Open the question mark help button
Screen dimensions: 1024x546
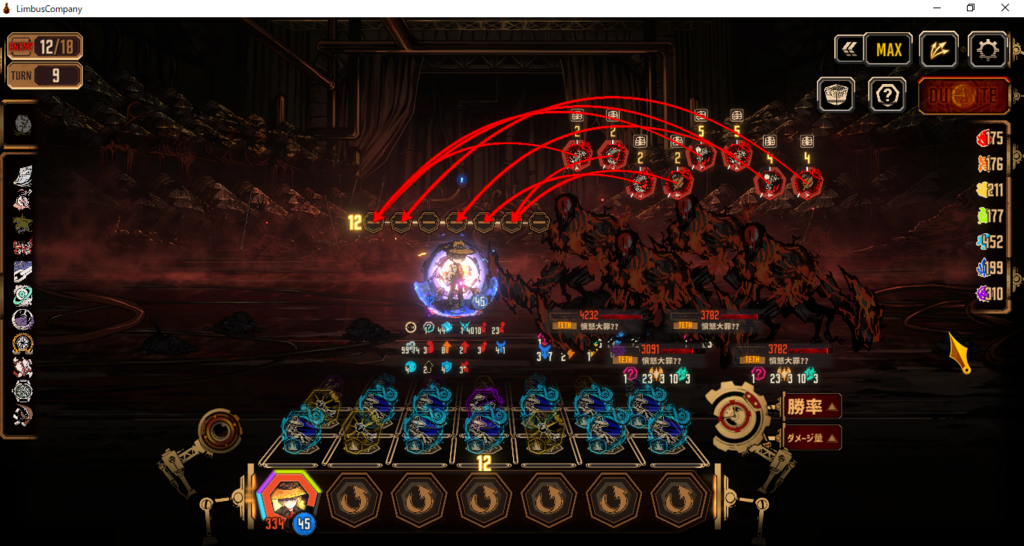pos(886,95)
